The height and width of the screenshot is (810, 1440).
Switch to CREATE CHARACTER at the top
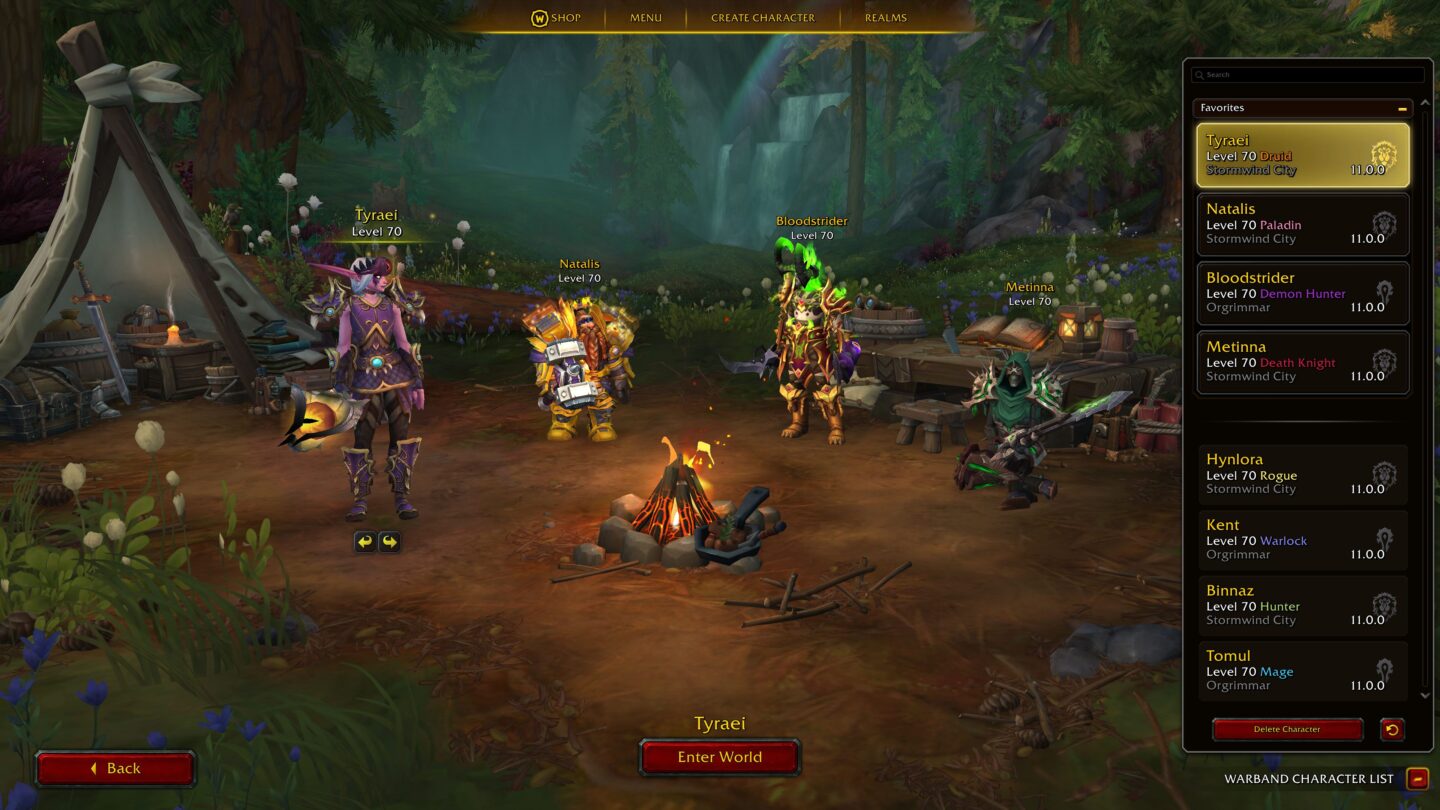pos(762,17)
